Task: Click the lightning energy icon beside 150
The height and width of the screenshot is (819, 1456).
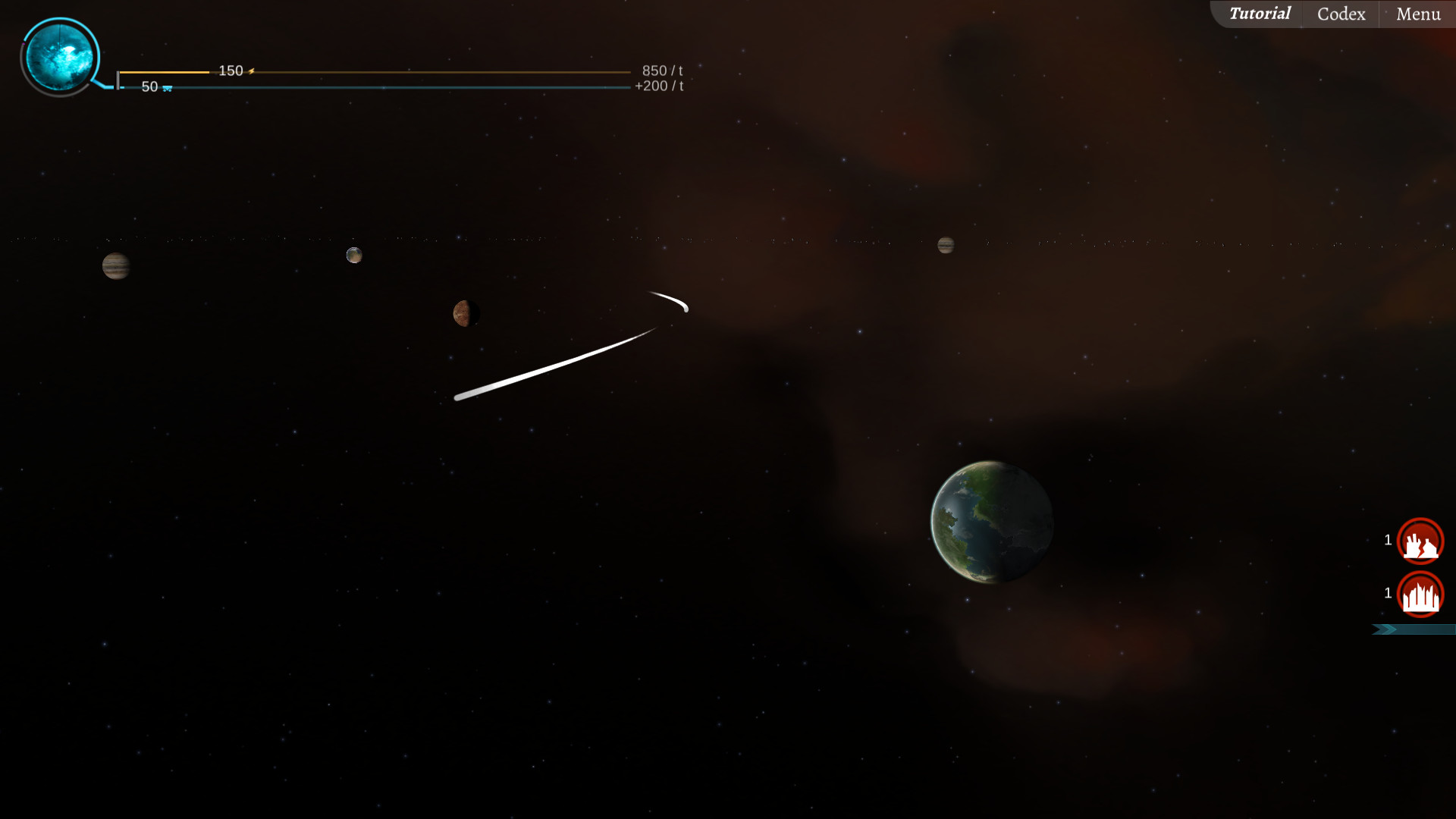Action: click(251, 71)
